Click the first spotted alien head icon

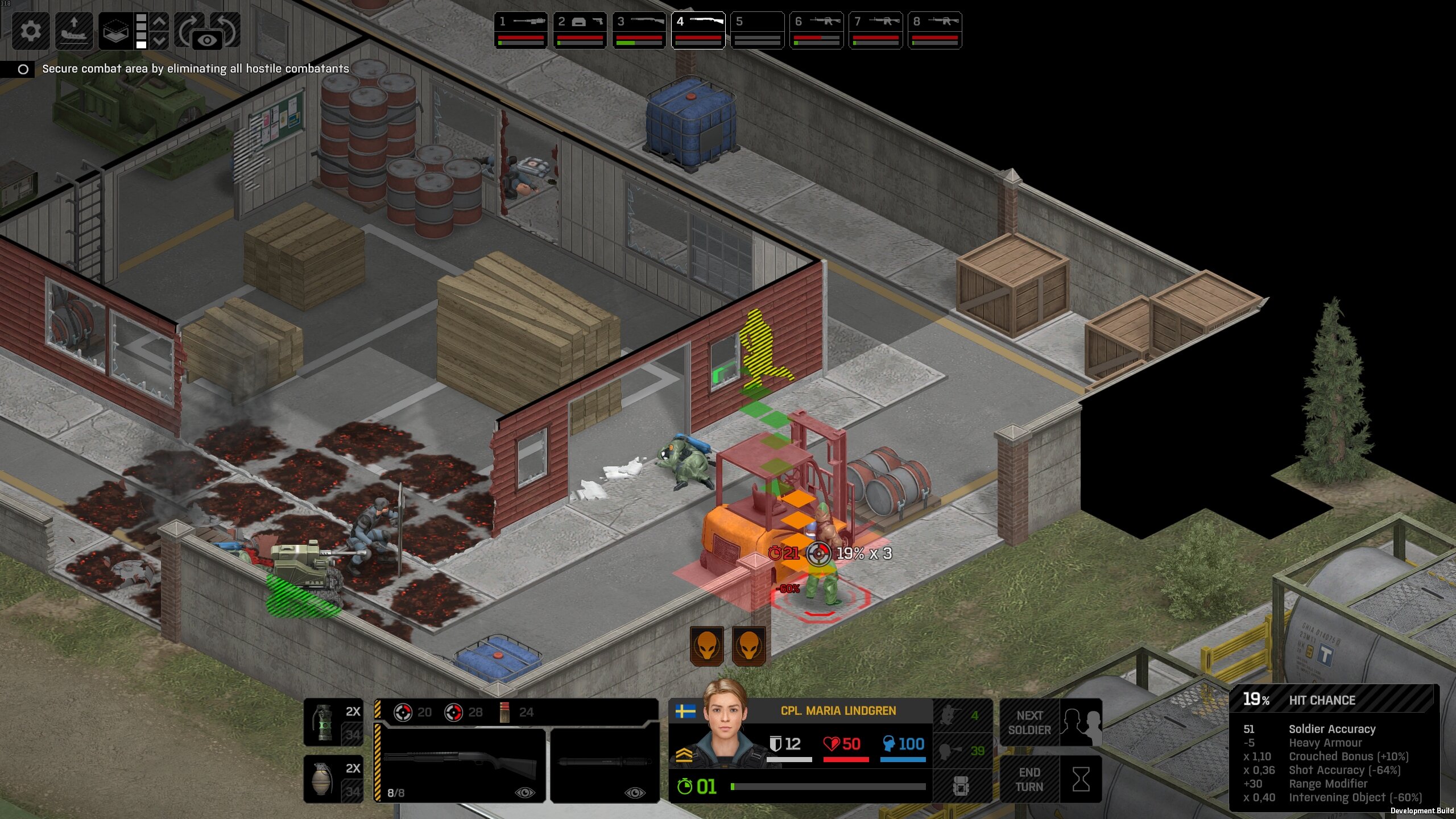(706, 646)
